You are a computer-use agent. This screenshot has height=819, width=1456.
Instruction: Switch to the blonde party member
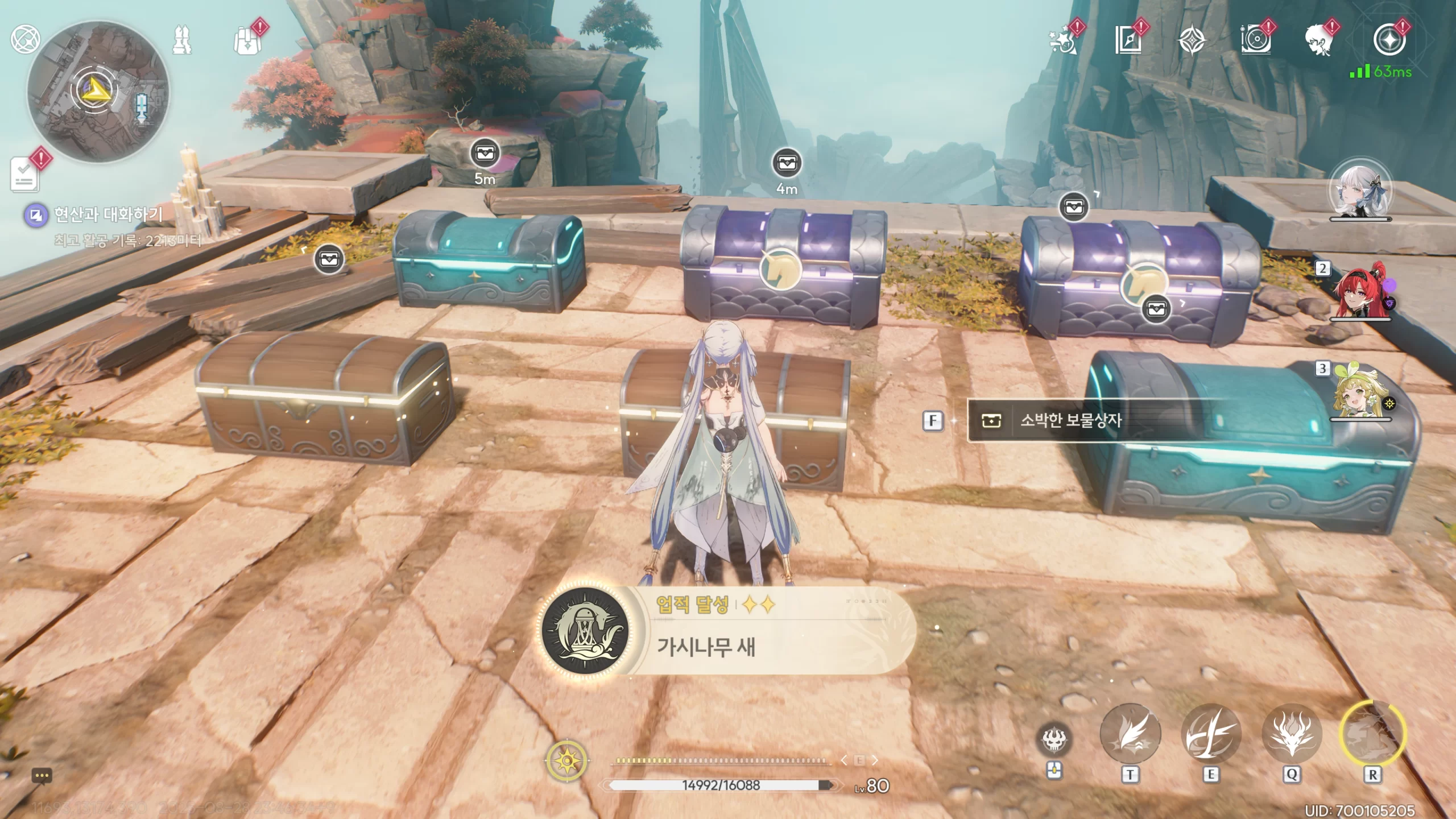[x=1360, y=392]
